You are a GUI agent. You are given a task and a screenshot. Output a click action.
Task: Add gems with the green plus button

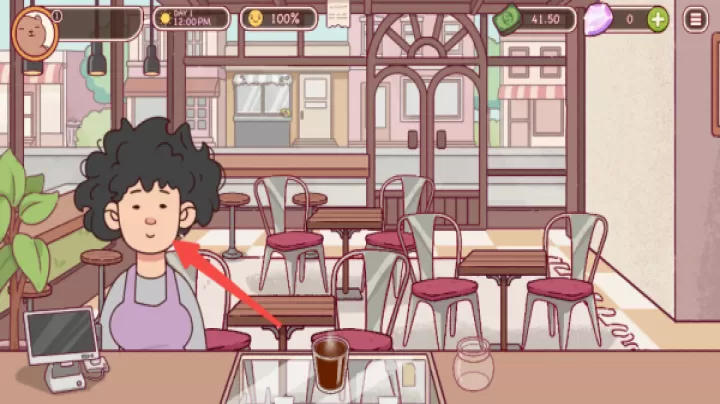657,18
